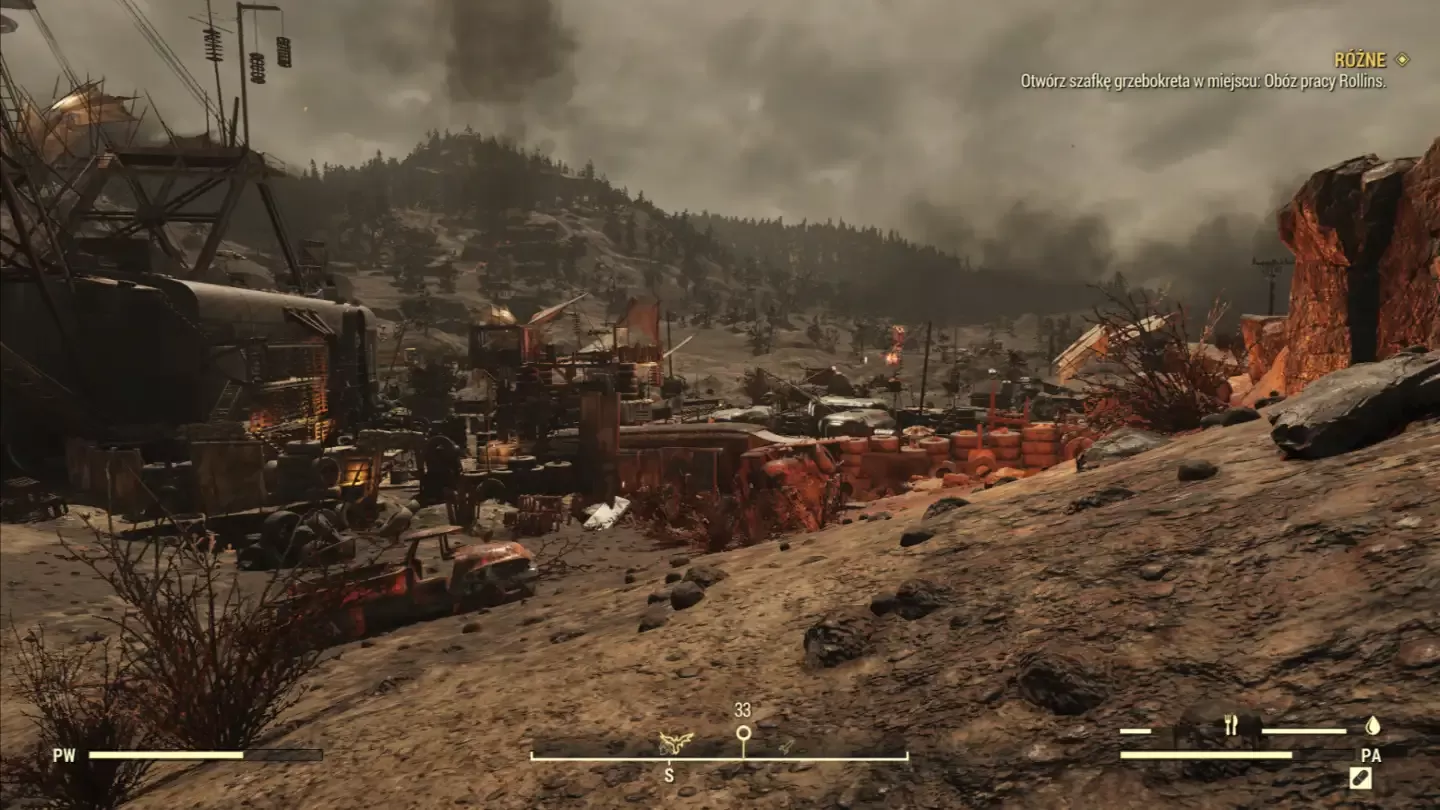
Task: Expand the compass distance marker 33
Action: (x=743, y=712)
